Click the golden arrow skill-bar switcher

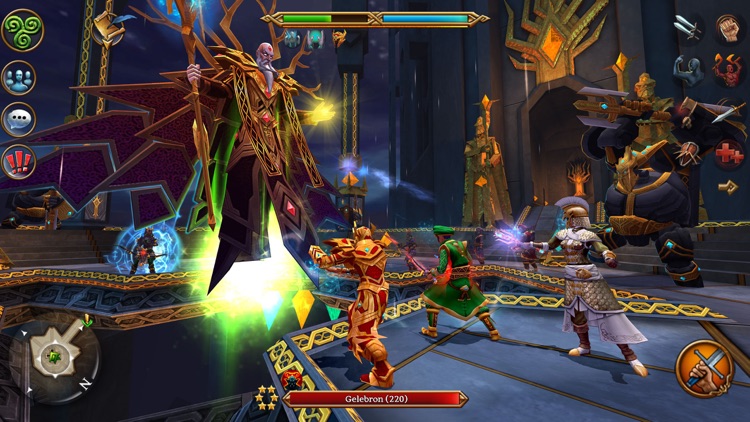(x=728, y=187)
